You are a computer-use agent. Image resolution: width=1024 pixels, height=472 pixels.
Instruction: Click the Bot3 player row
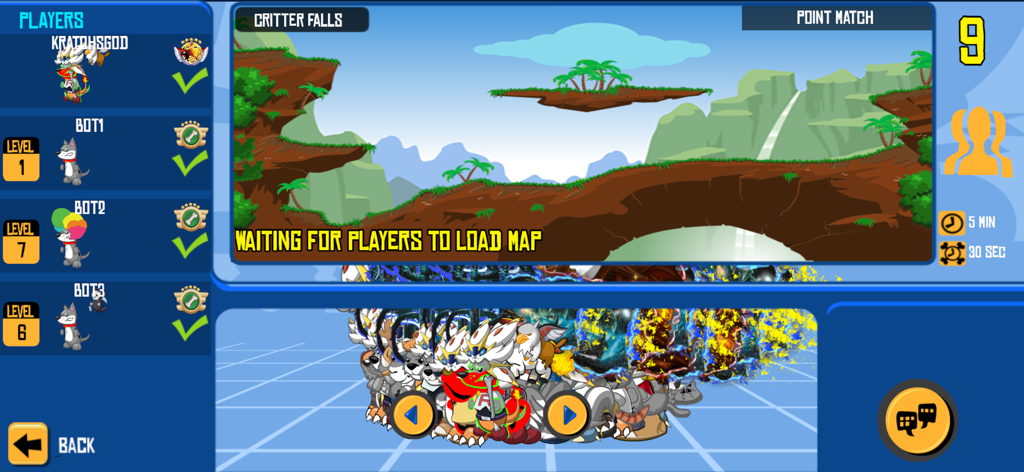[x=105, y=317]
